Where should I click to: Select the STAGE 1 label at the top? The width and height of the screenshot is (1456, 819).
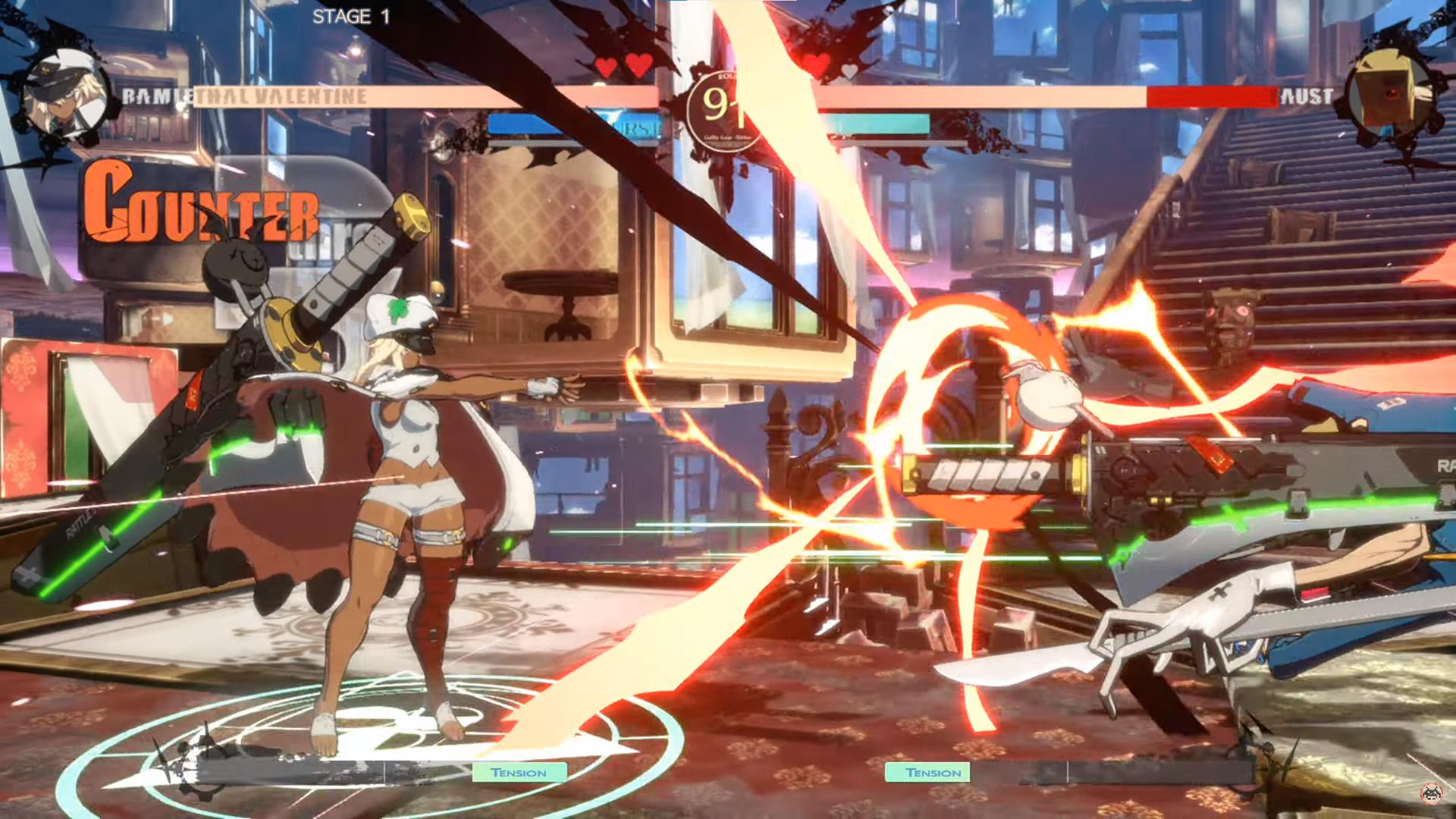(x=350, y=15)
